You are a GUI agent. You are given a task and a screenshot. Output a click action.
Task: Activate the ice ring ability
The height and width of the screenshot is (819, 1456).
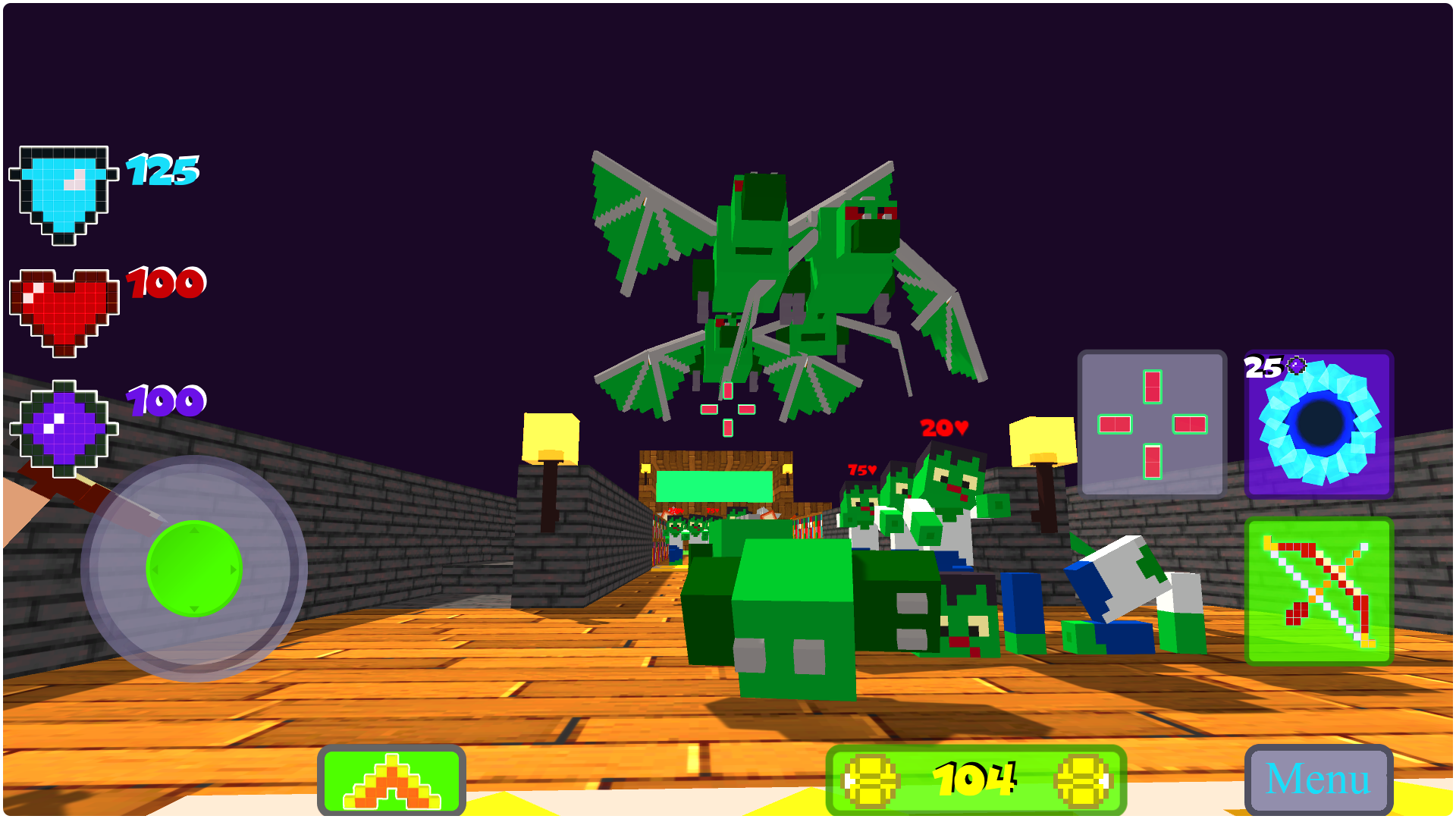pyautogui.click(x=1319, y=426)
